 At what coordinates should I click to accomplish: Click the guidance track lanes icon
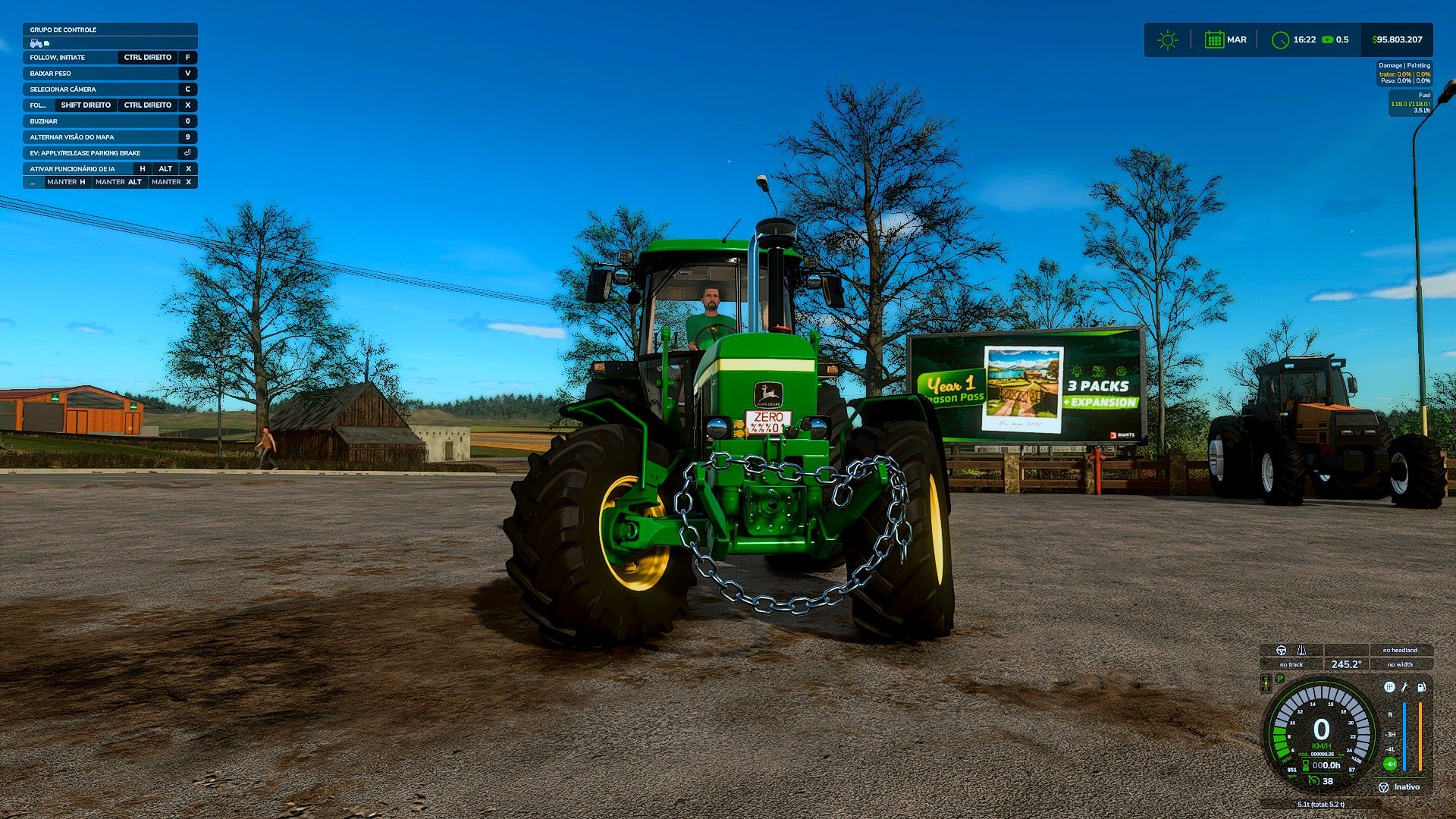[x=1301, y=651]
